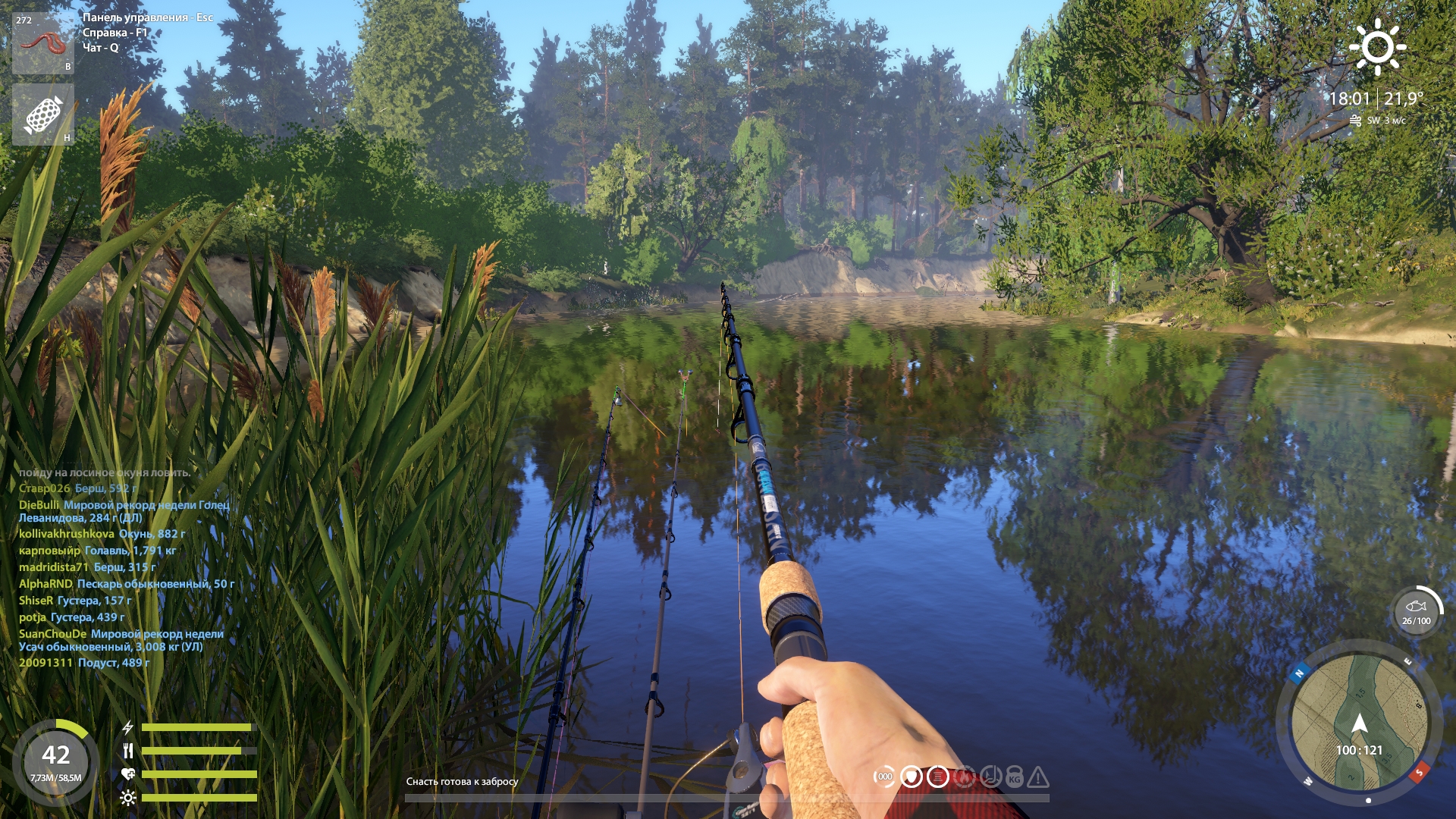
Task: Check the fish keepnet counter 26/100
Action: click(x=1416, y=613)
